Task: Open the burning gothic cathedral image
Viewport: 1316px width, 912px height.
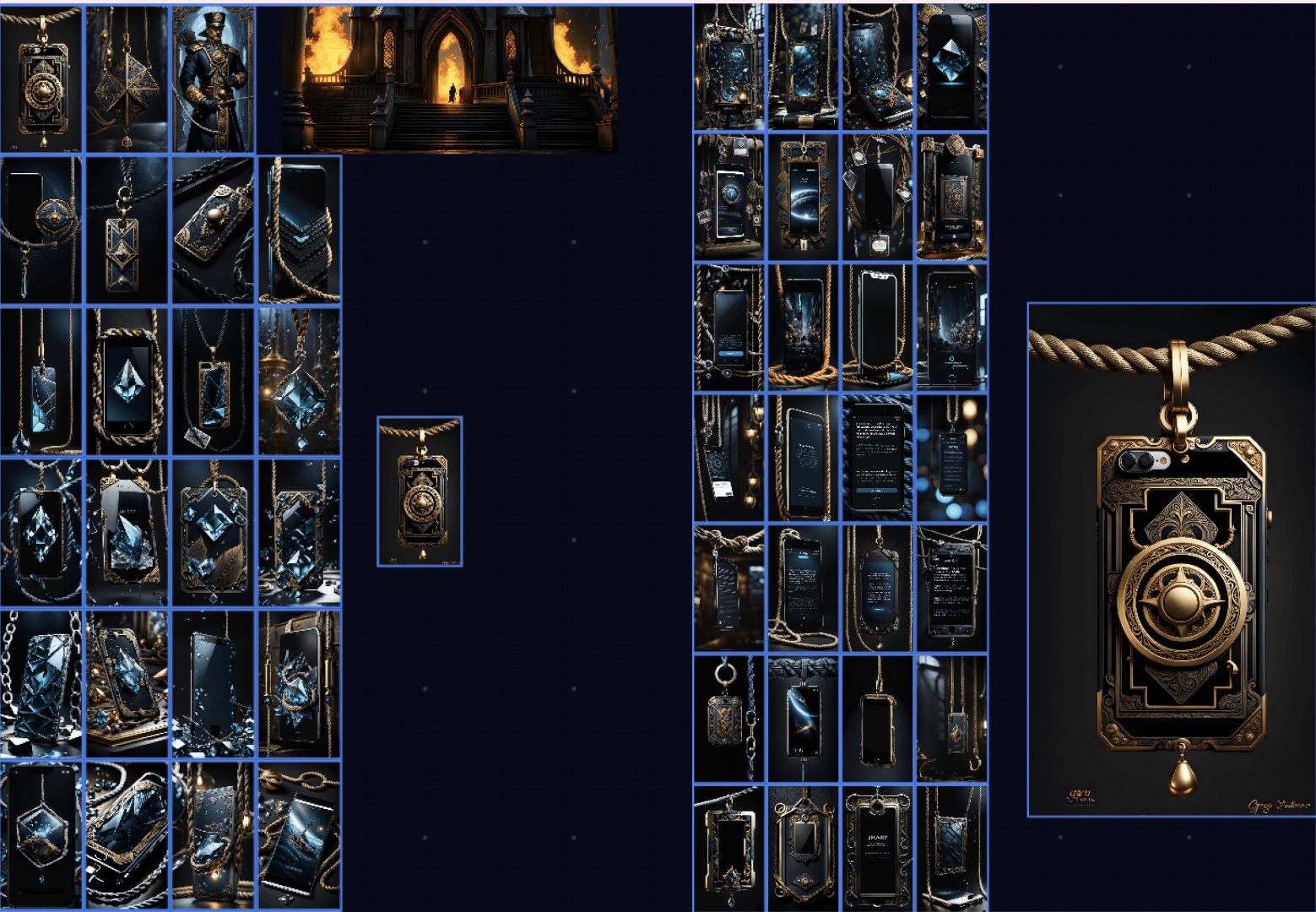Action: pos(449,78)
